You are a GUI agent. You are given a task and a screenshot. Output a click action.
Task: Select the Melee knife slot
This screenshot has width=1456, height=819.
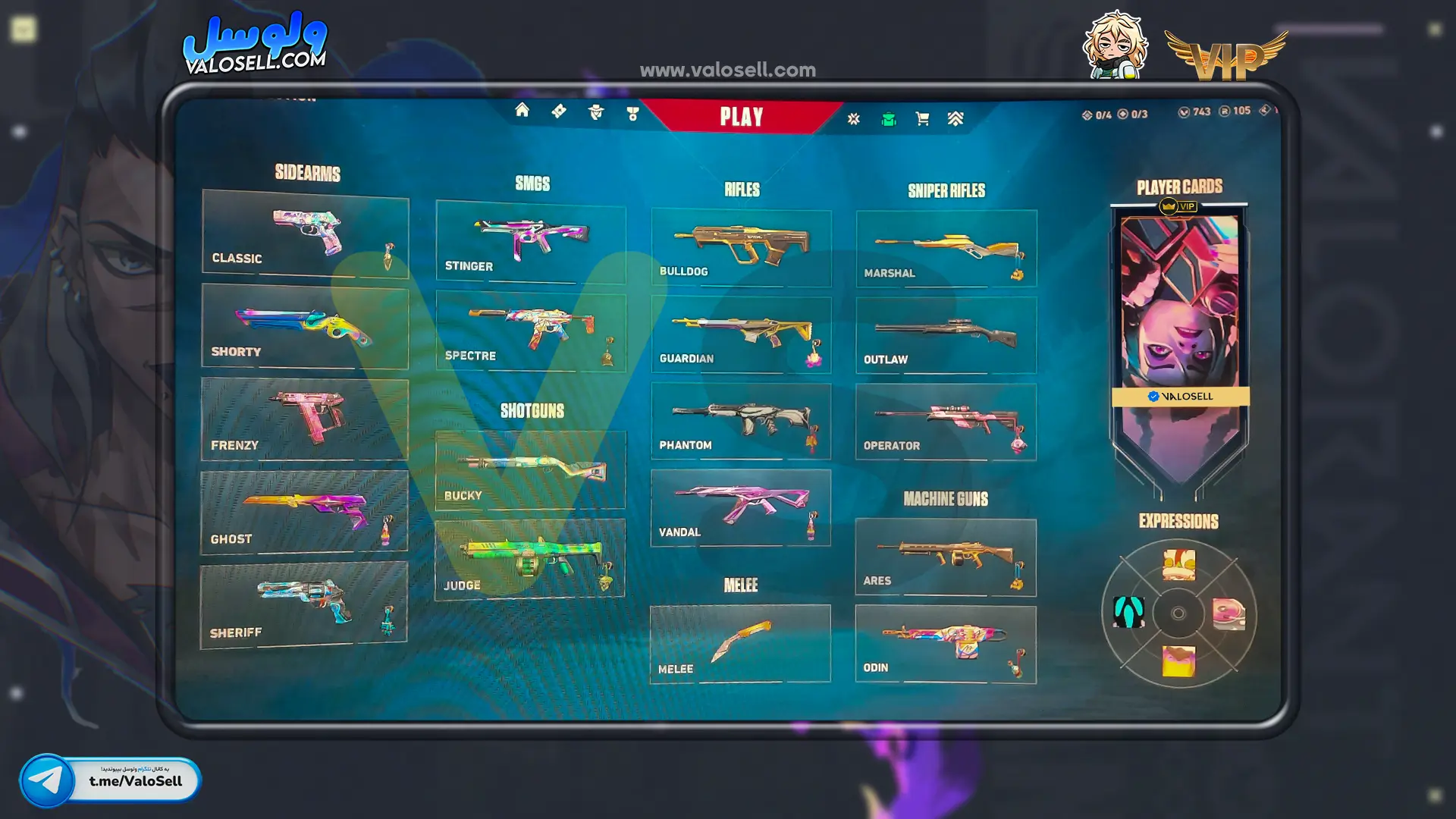[740, 644]
